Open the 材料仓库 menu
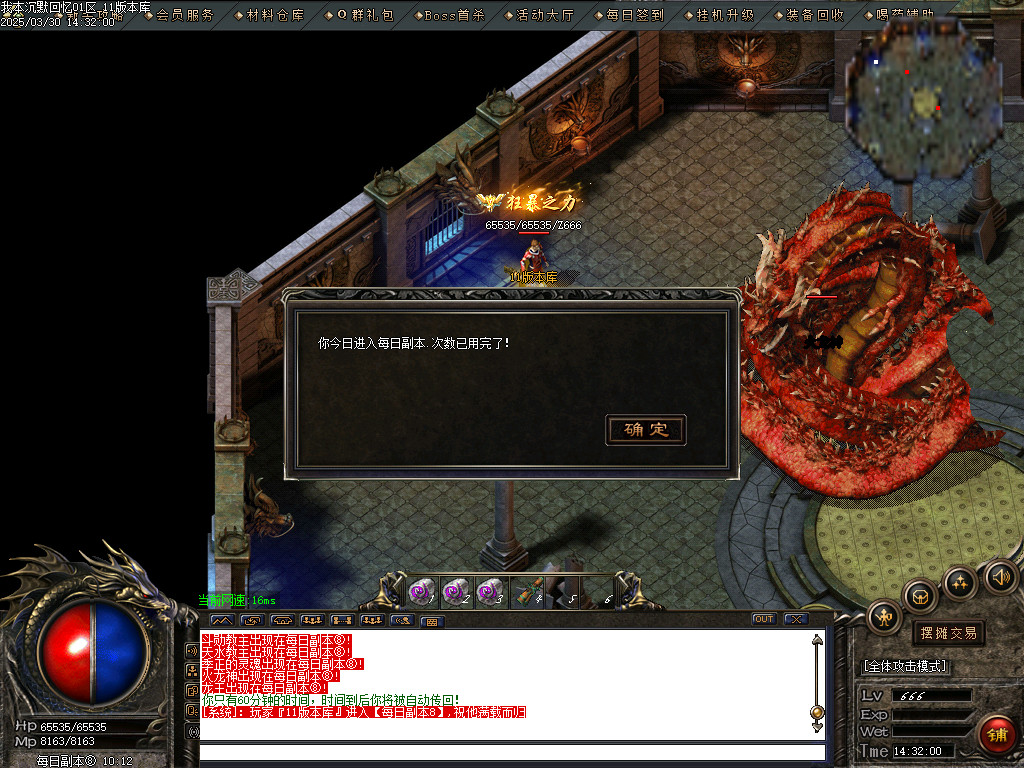 275,15
